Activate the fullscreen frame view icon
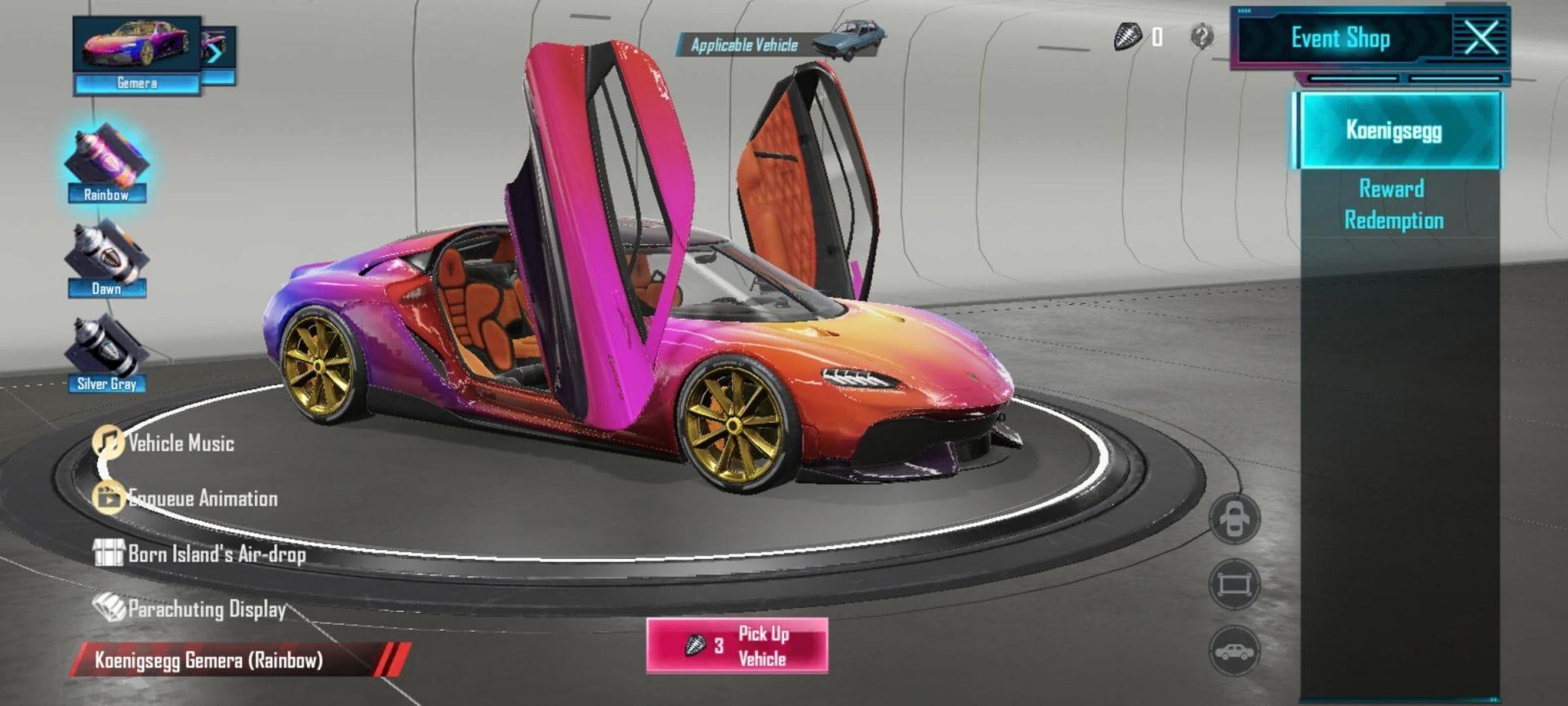 tap(1234, 584)
